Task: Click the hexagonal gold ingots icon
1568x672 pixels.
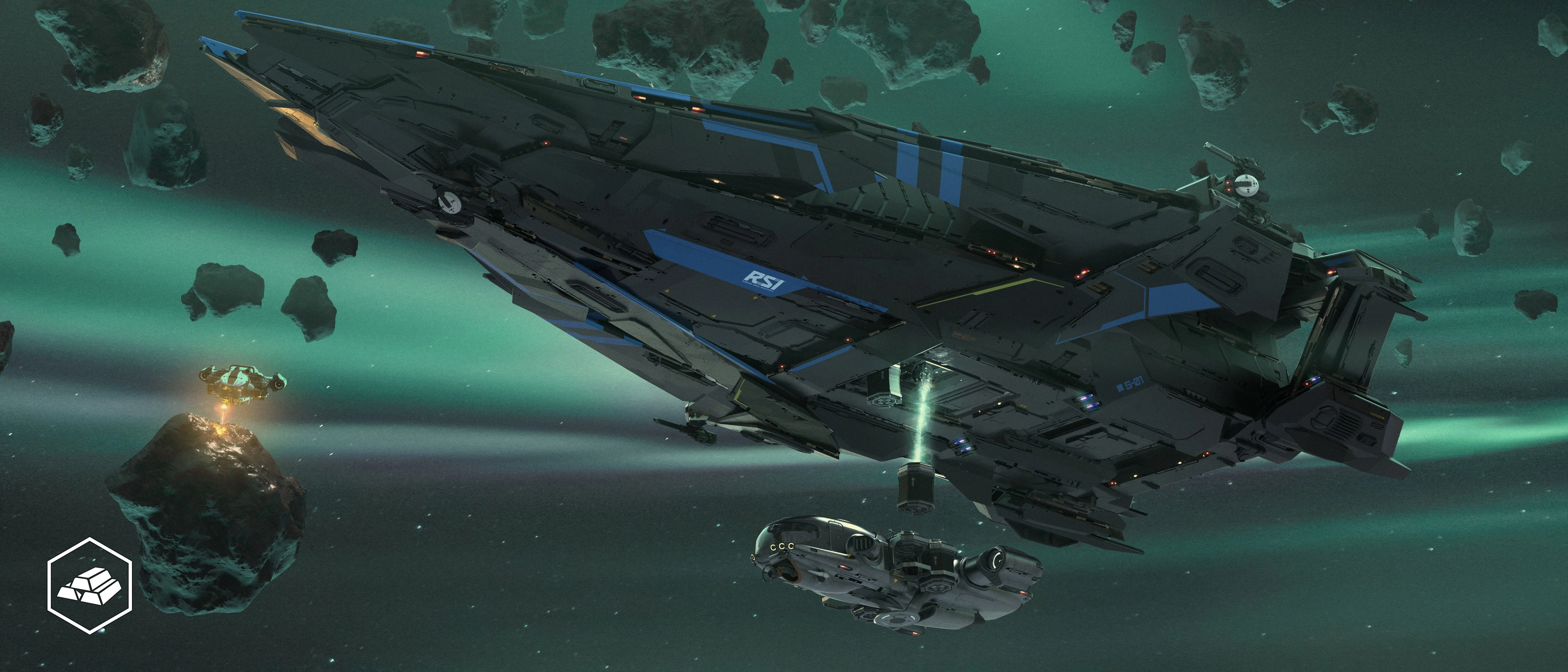Action: (90, 585)
